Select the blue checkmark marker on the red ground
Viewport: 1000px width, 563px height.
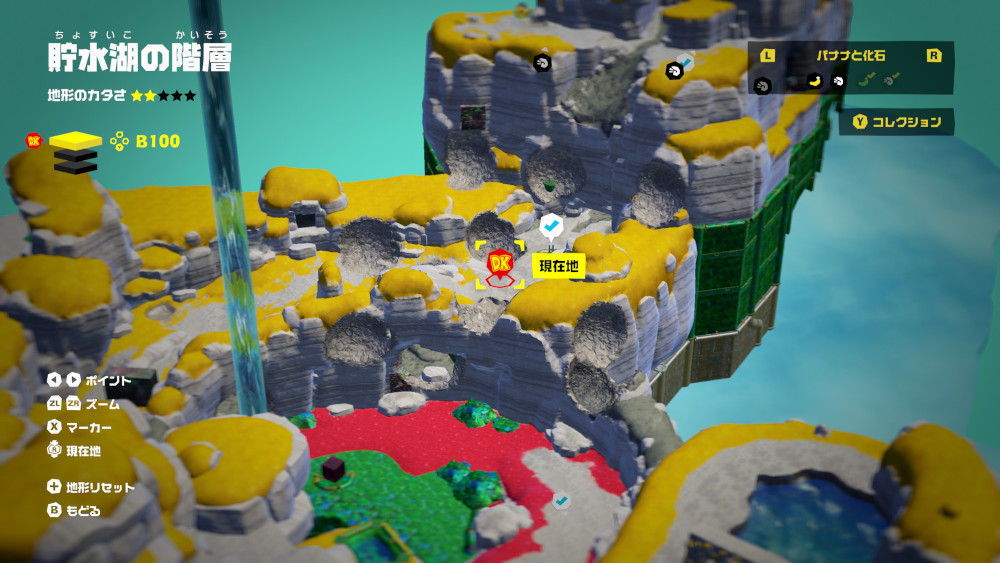pos(562,499)
